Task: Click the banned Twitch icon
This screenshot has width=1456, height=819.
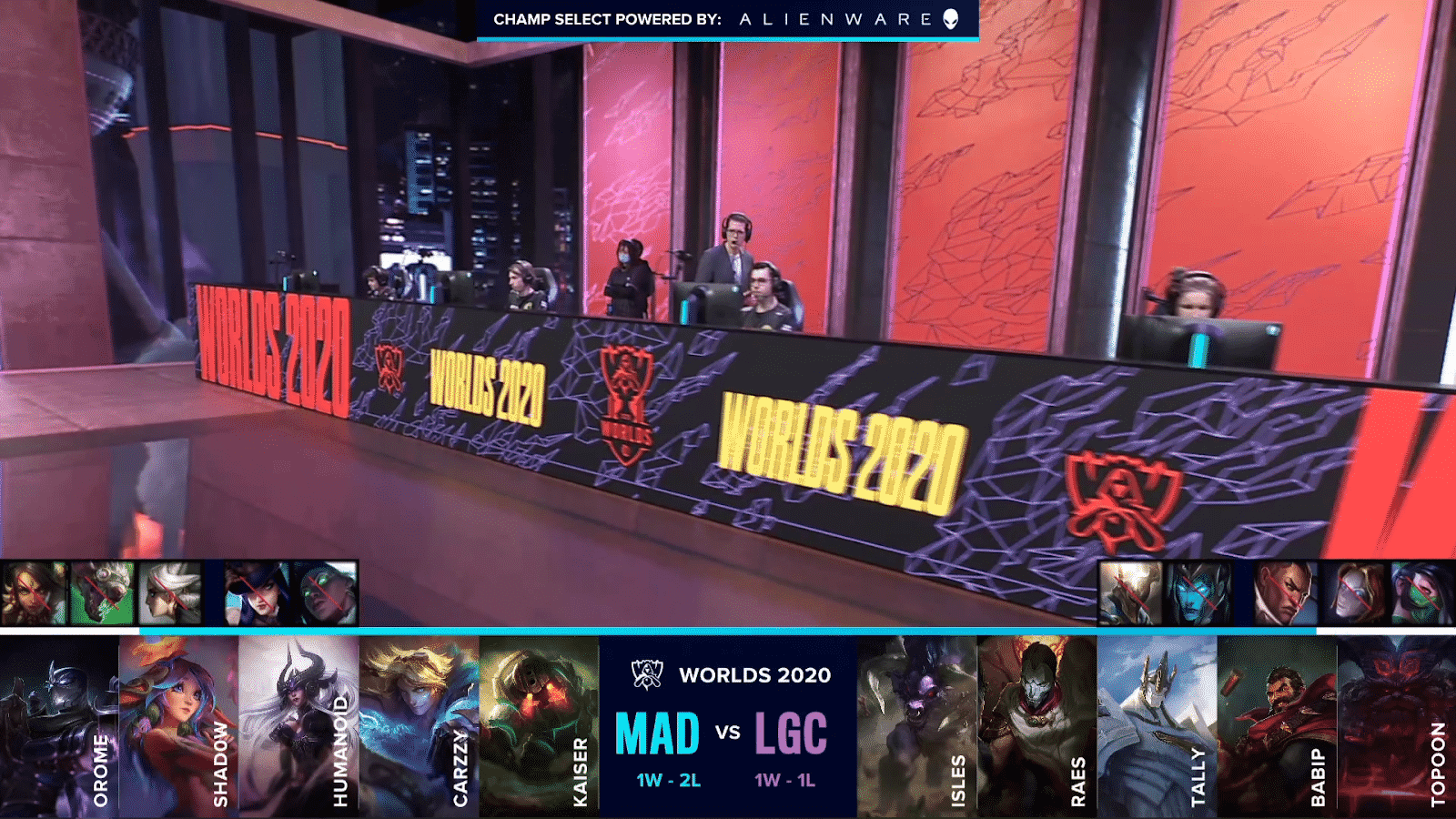Action: [x=102, y=593]
